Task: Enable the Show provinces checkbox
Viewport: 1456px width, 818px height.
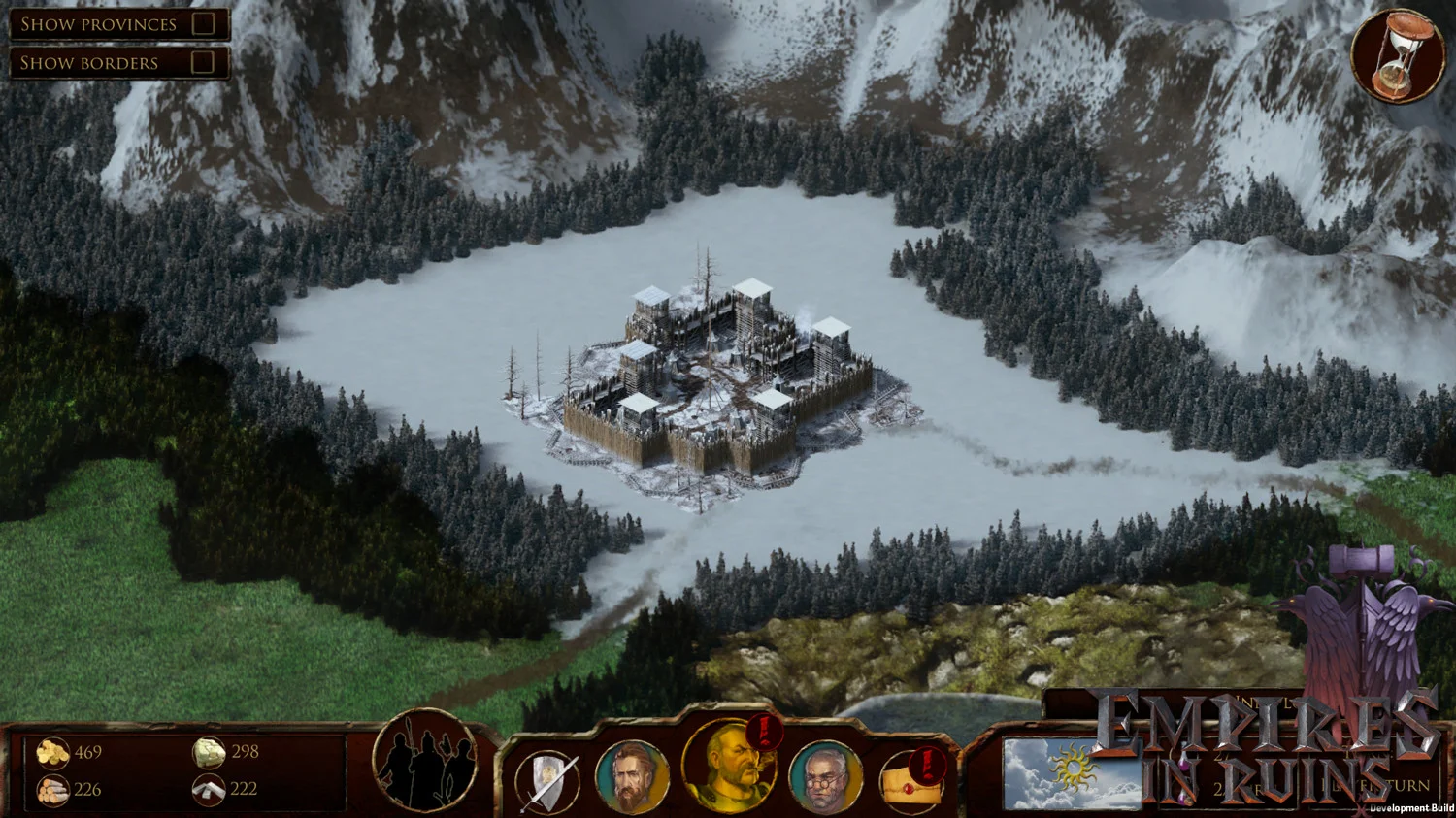Action: click(x=203, y=24)
